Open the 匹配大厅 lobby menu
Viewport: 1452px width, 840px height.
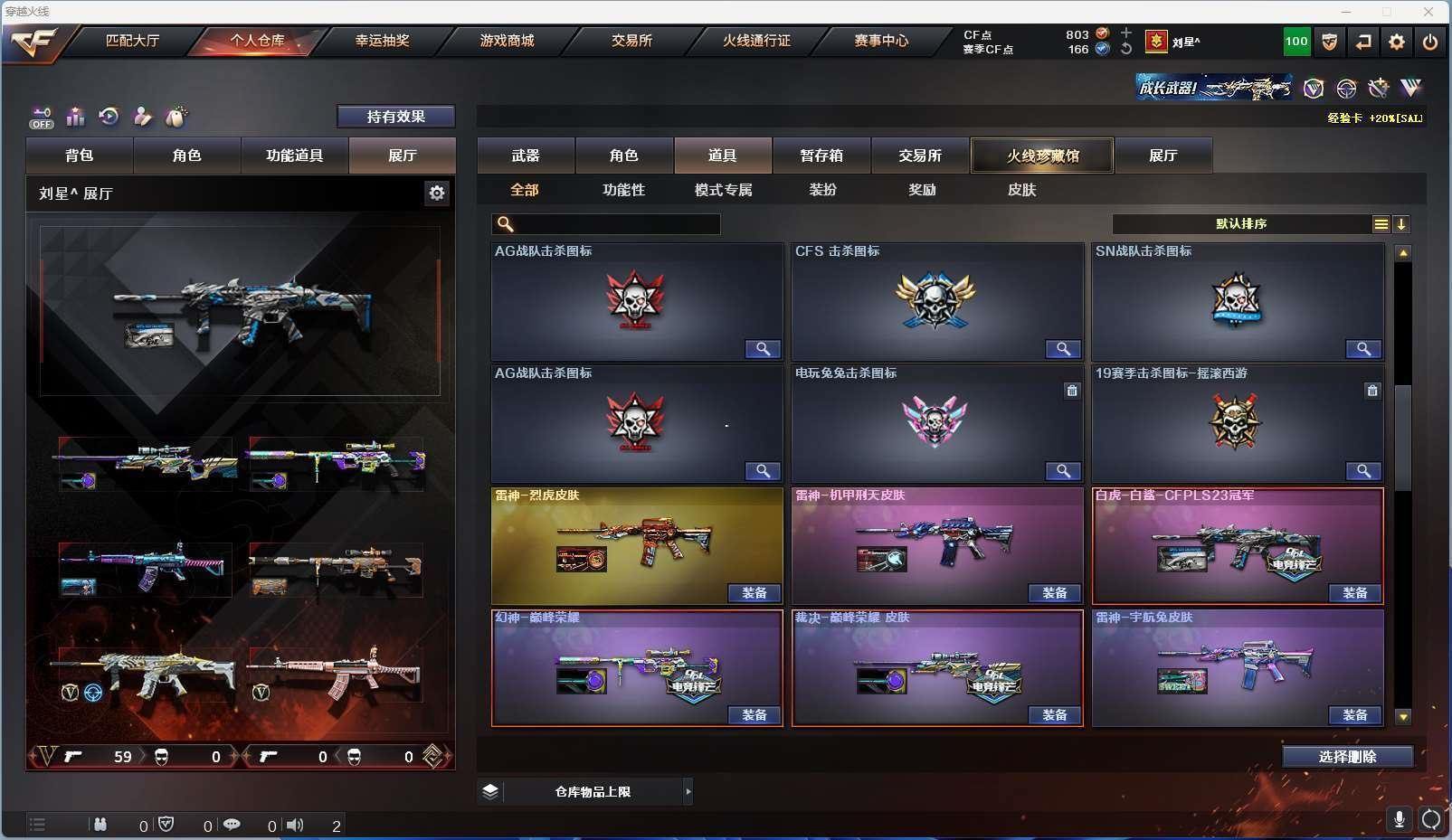(132, 41)
